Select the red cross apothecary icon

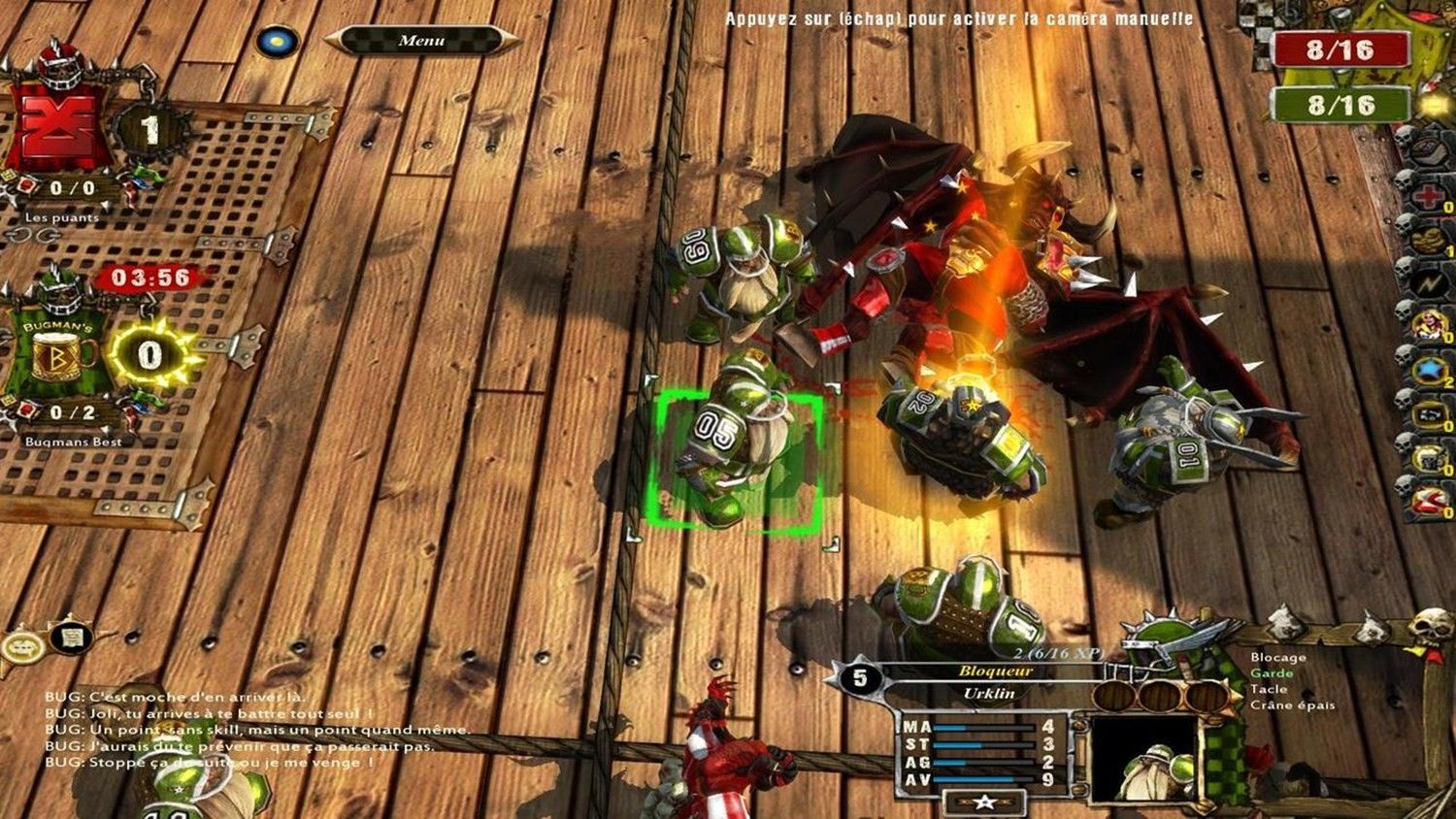pos(1428,195)
